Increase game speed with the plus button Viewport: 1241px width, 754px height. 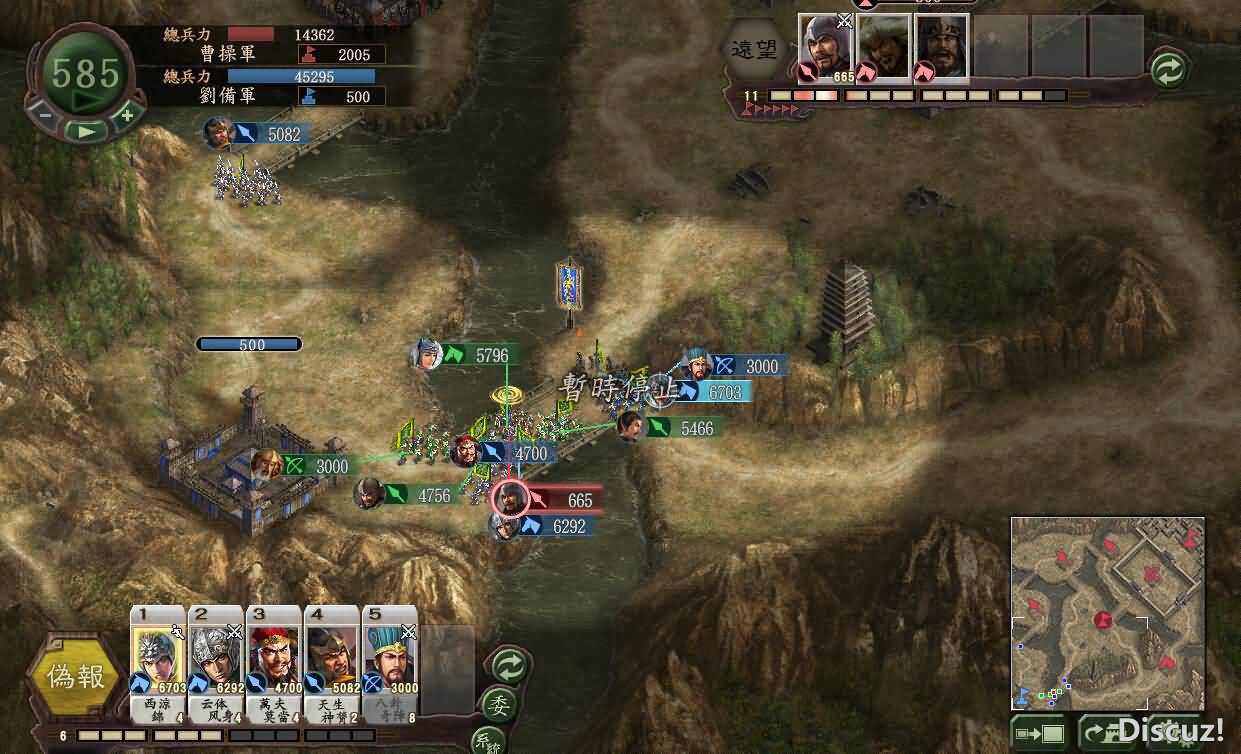127,114
